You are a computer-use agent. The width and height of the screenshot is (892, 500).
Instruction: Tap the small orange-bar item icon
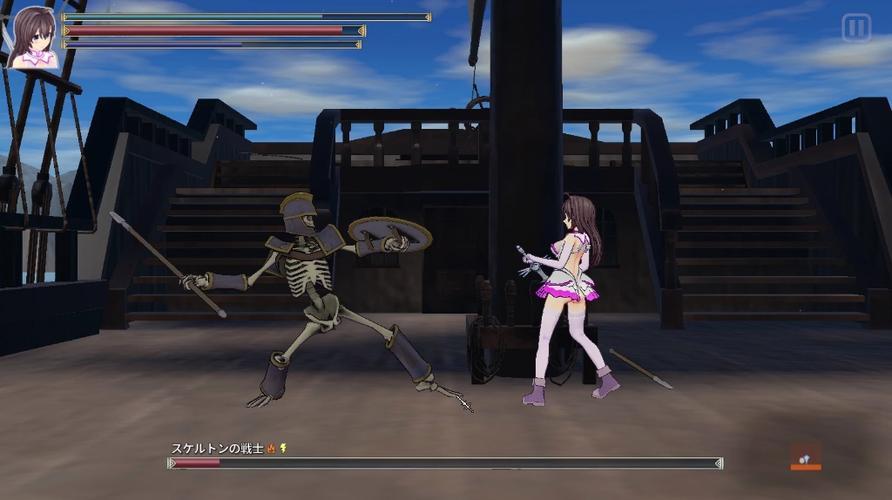[x=805, y=456]
